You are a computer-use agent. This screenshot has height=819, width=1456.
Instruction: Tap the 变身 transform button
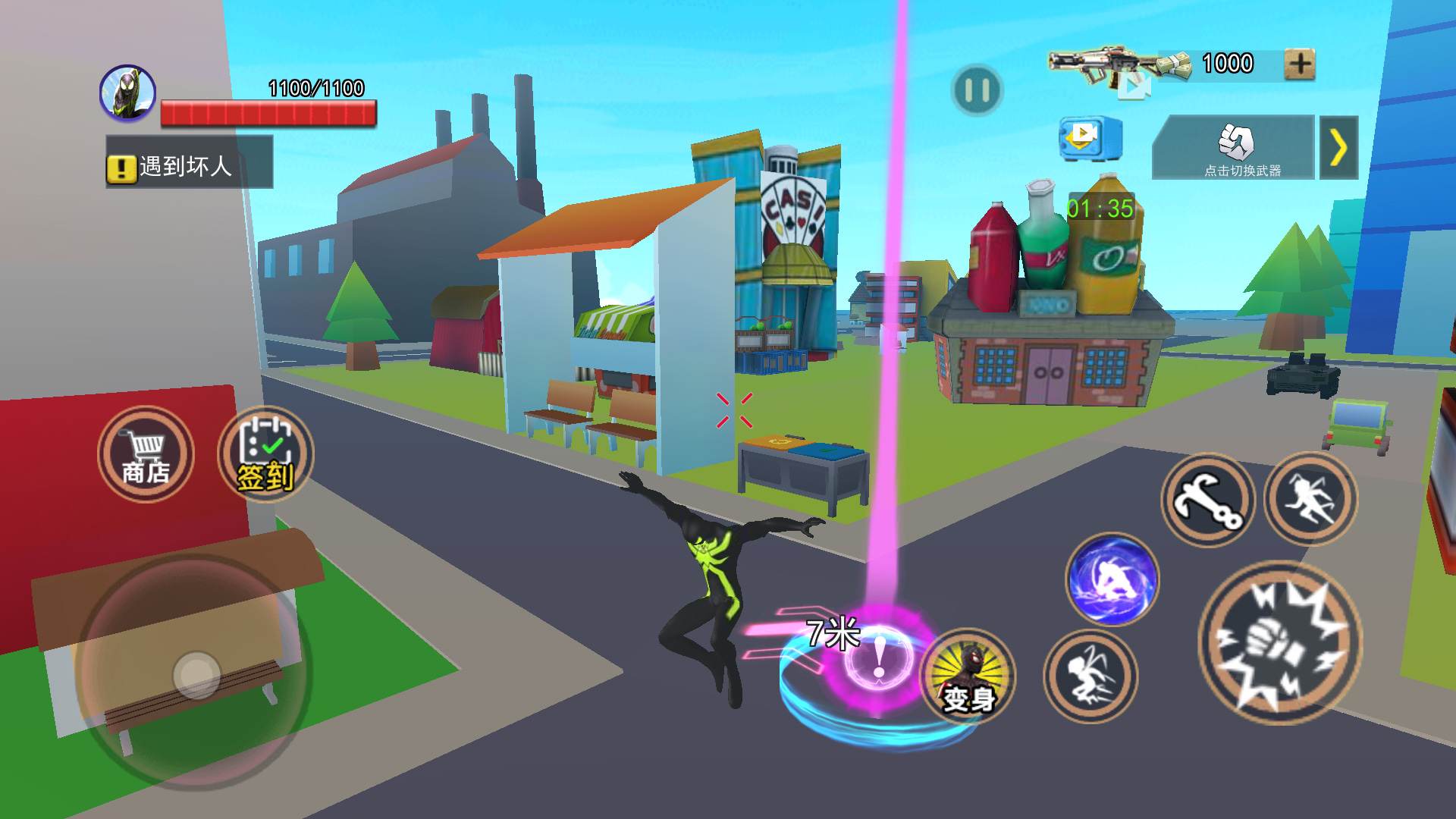968,676
